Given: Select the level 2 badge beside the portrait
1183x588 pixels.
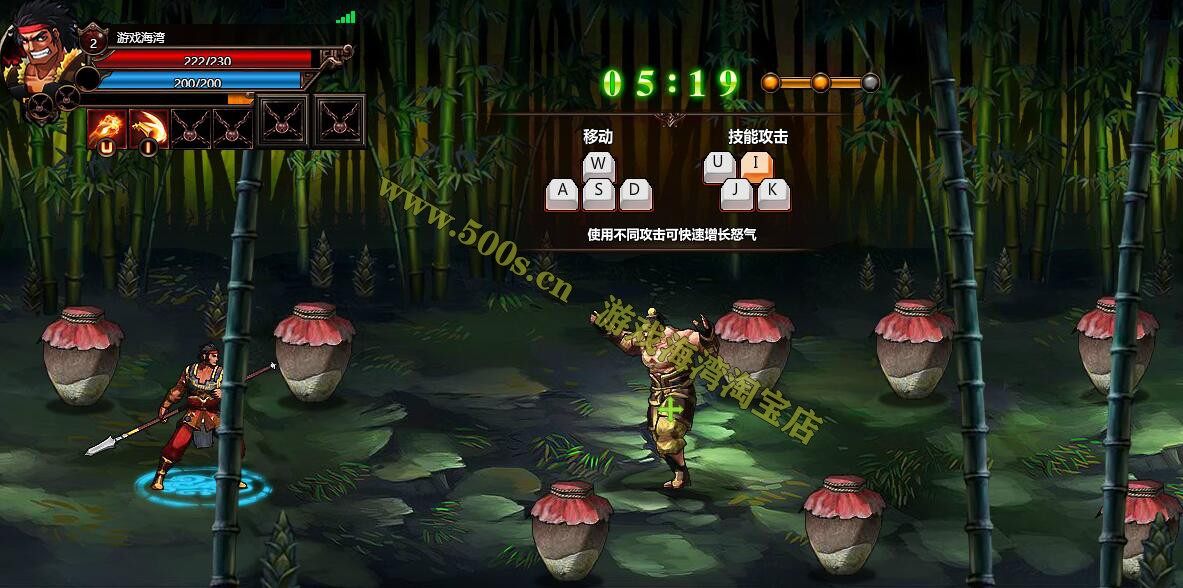Looking at the screenshot, I should [93, 42].
